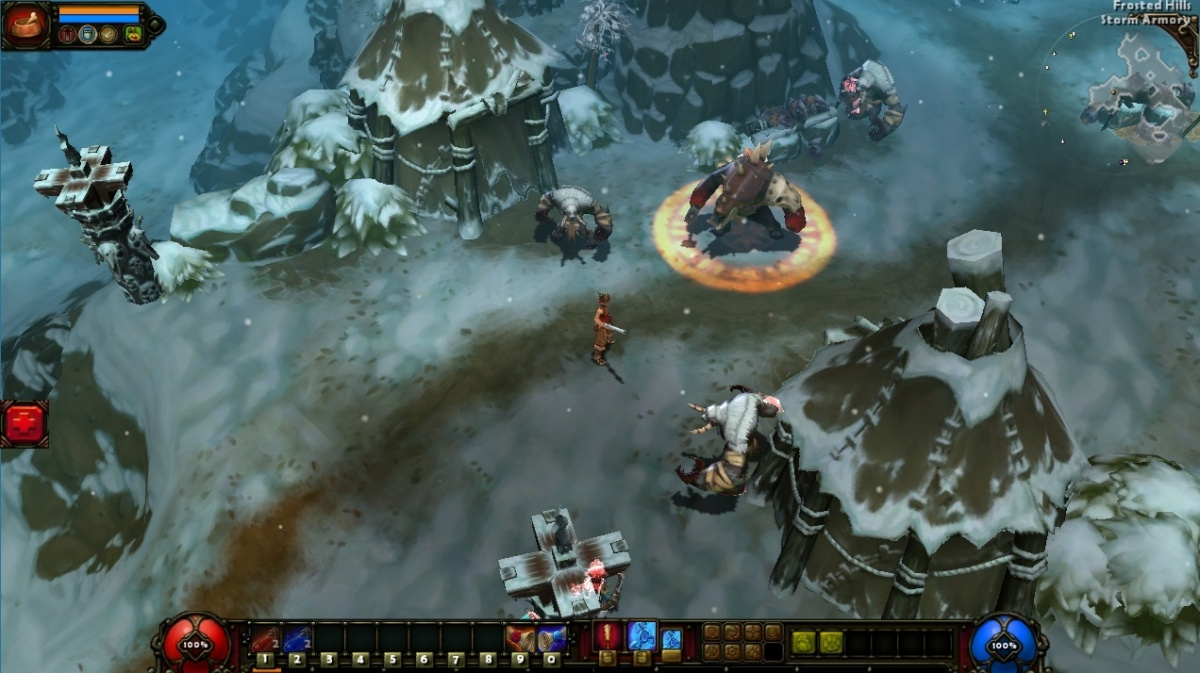Choose the tan pet stance icon
The width and height of the screenshot is (1200, 673).
click(x=108, y=35)
